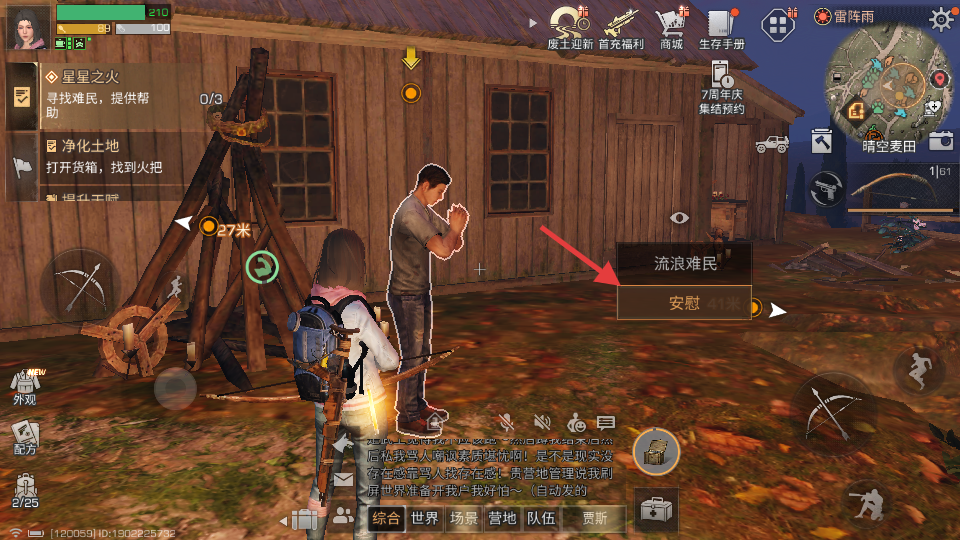Use the first aid kit slot
960x540 pixels.
point(656,510)
